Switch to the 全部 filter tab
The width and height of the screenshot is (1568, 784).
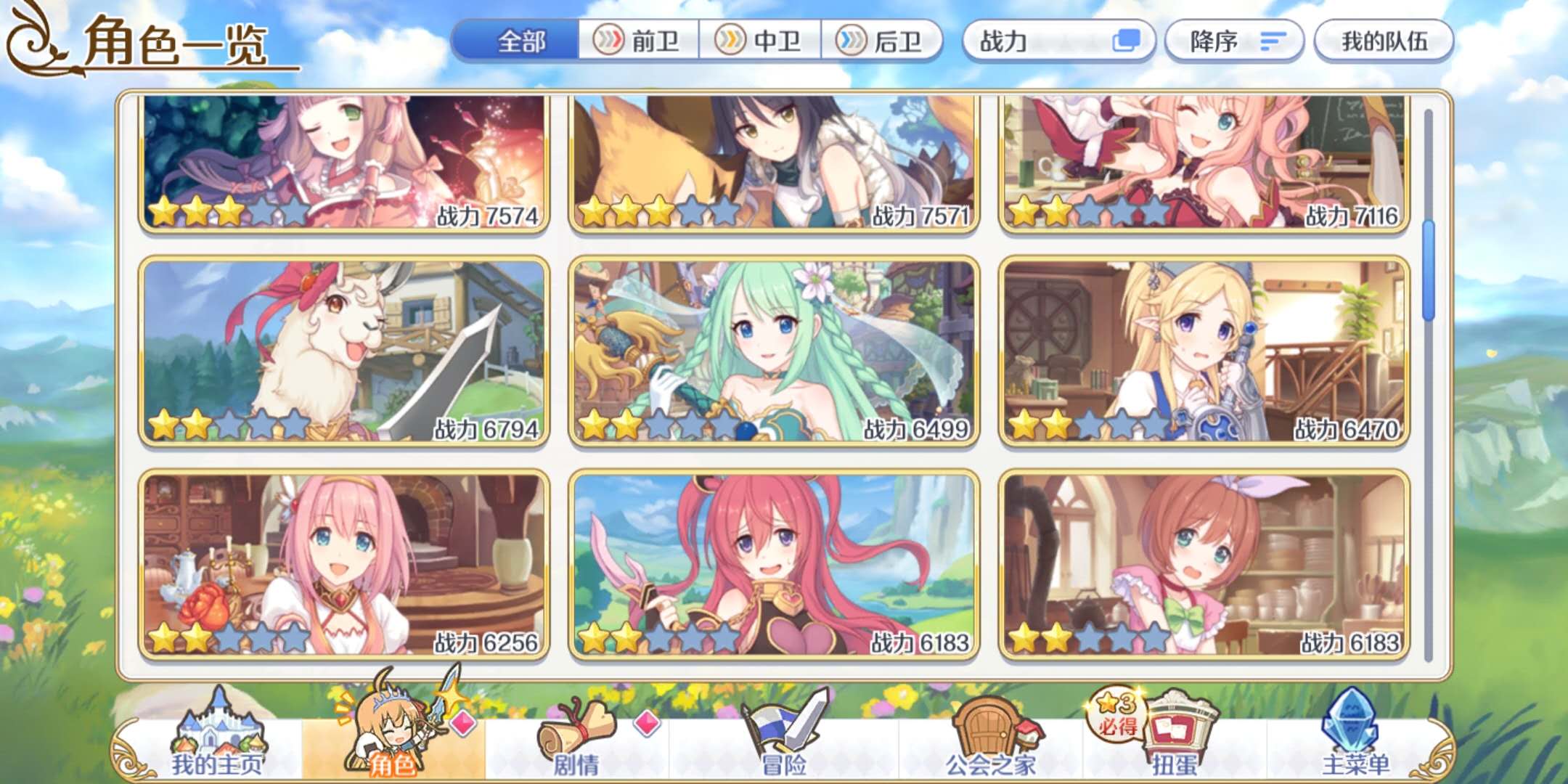(x=518, y=41)
